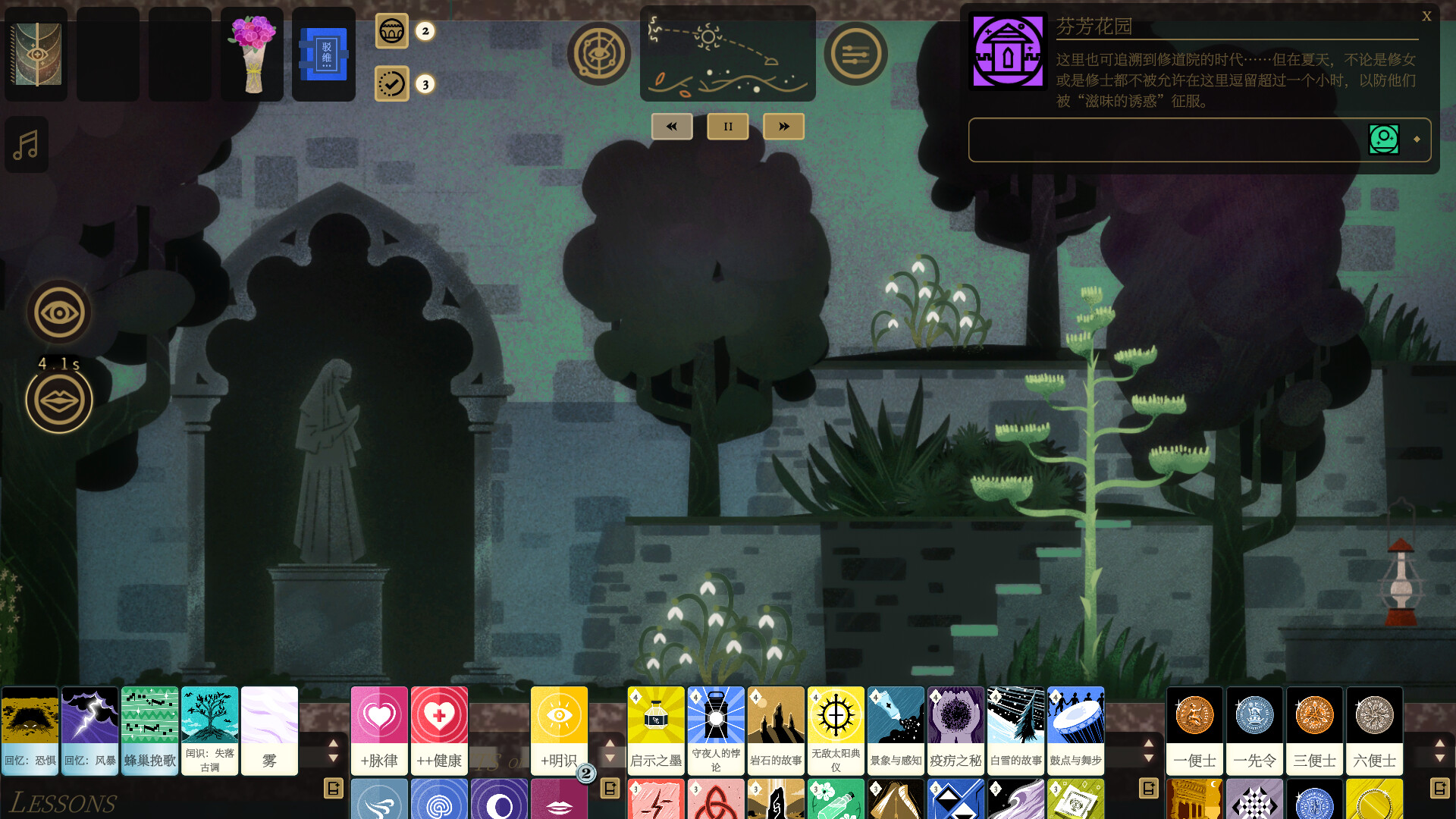Pause the game with the II button
The height and width of the screenshot is (819, 1456).
[727, 126]
